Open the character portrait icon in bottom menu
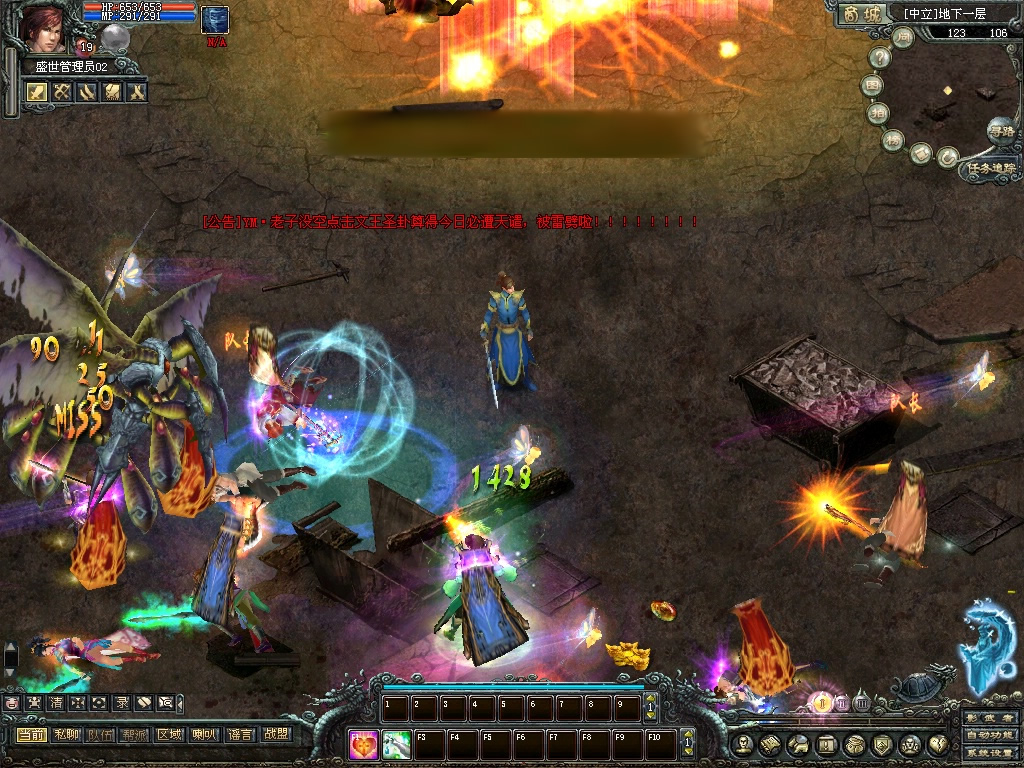1024x768 pixels. tap(743, 744)
